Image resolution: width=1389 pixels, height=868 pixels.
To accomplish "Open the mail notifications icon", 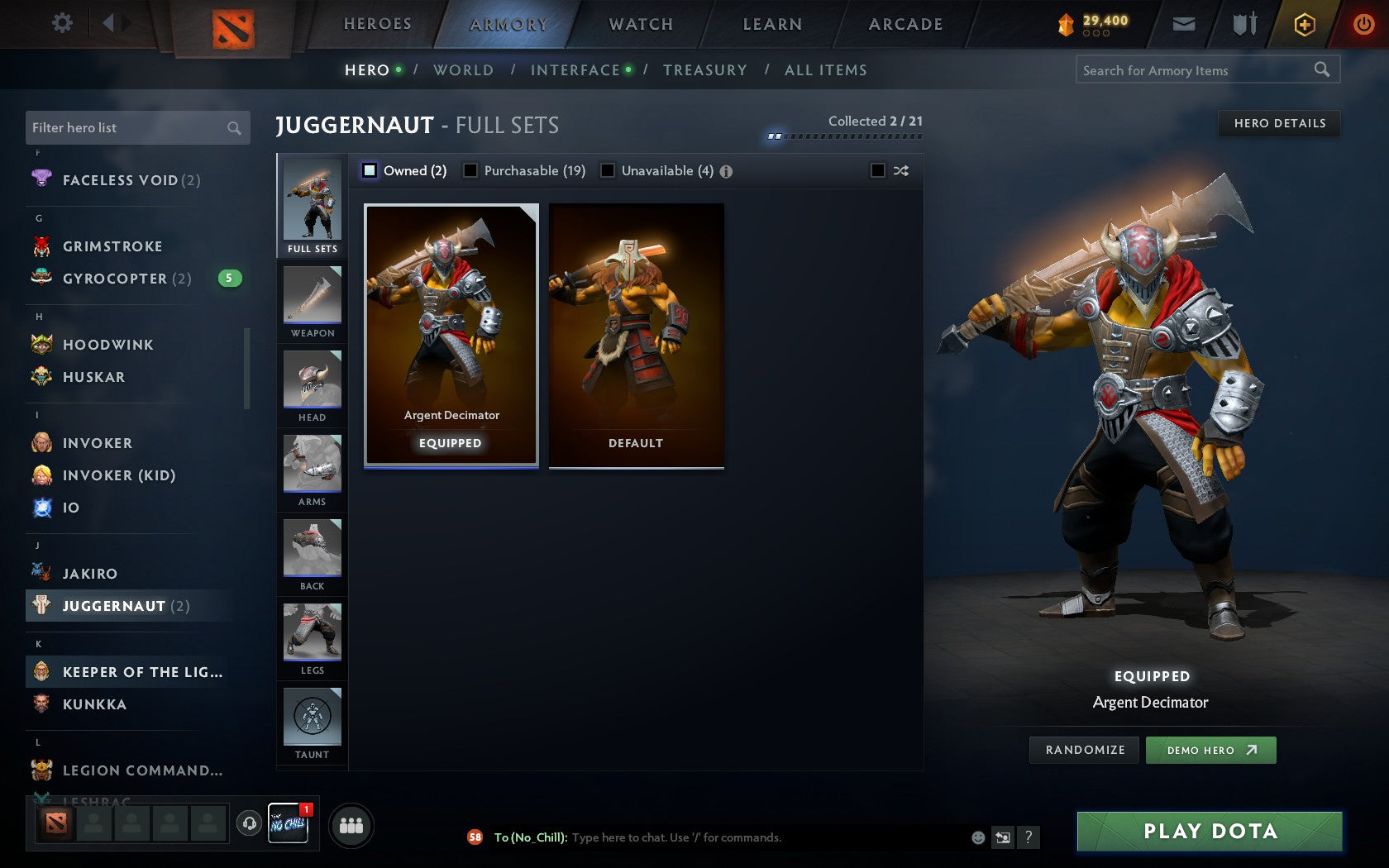I will pyautogui.click(x=1184, y=24).
